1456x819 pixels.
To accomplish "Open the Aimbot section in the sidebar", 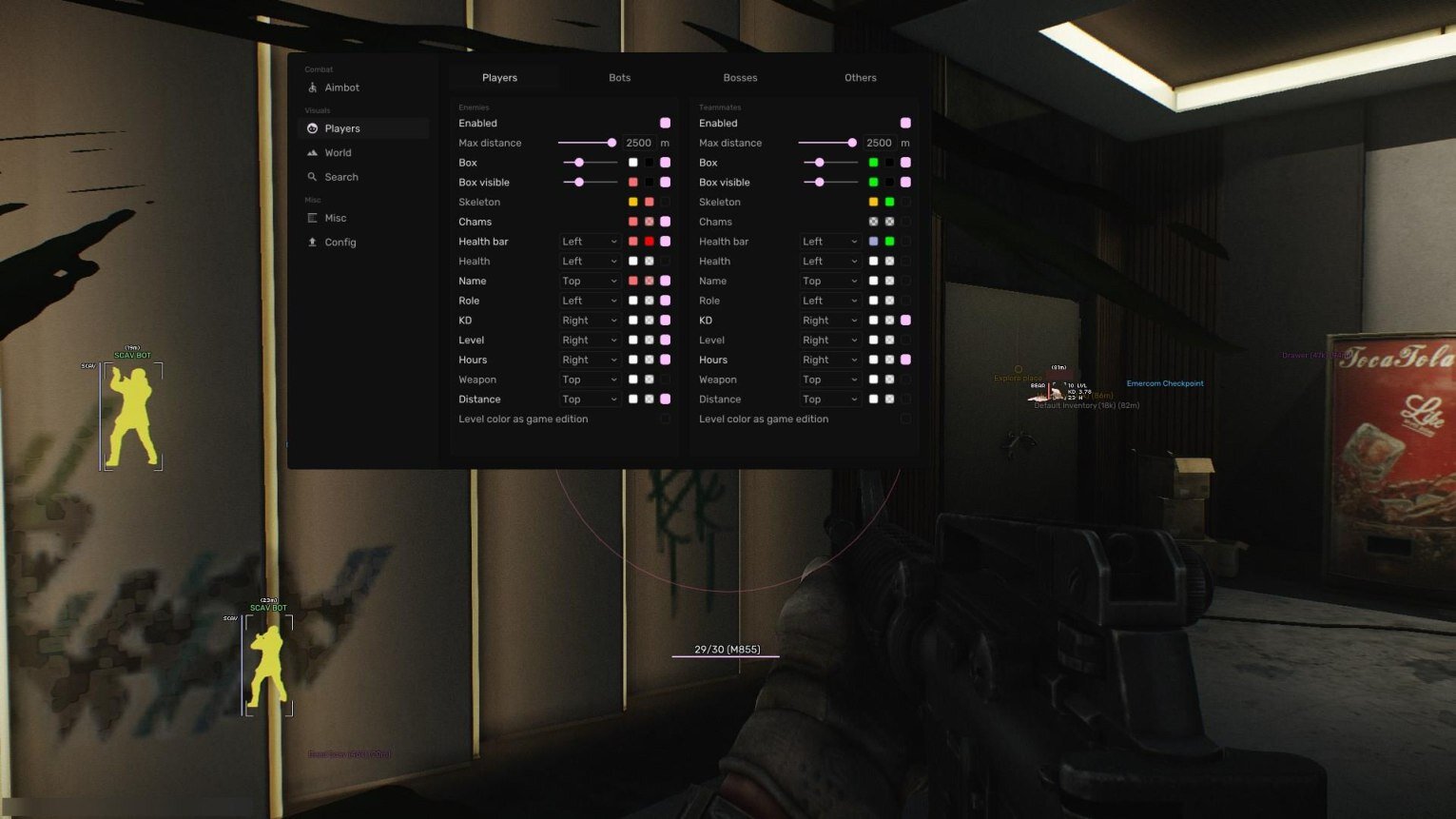I will [x=341, y=88].
